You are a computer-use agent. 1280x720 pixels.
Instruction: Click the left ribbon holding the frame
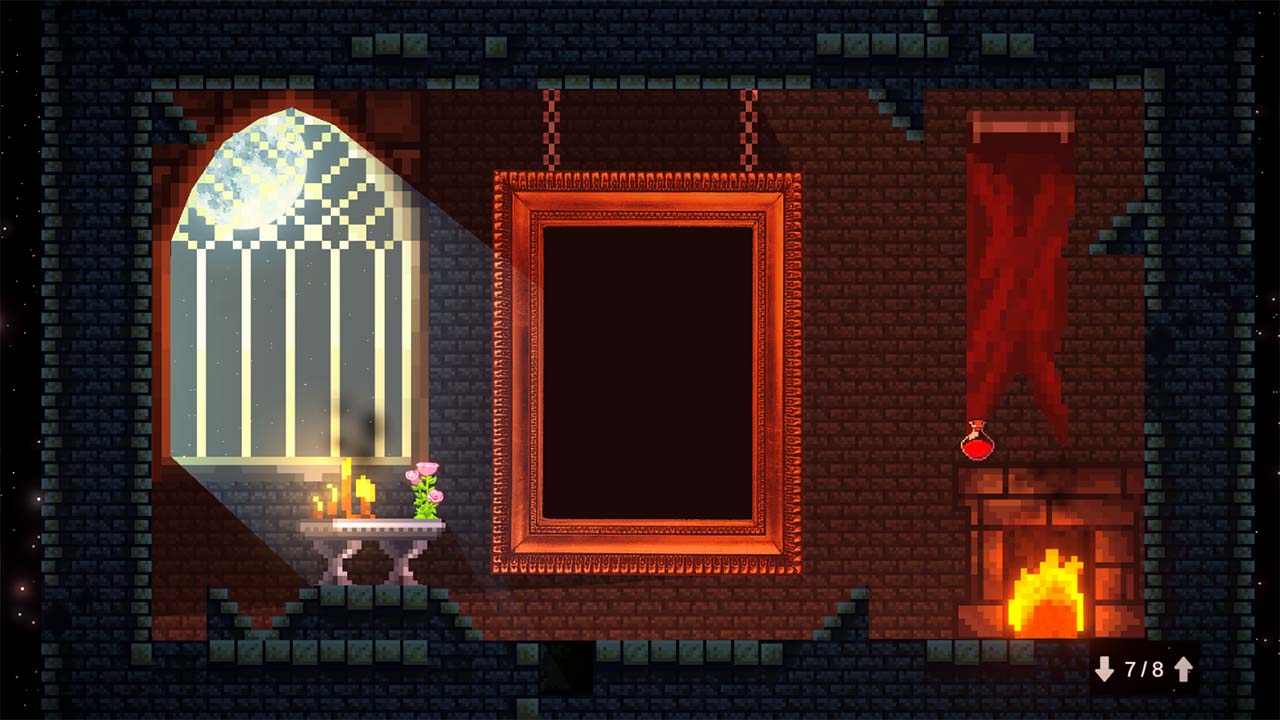551,130
